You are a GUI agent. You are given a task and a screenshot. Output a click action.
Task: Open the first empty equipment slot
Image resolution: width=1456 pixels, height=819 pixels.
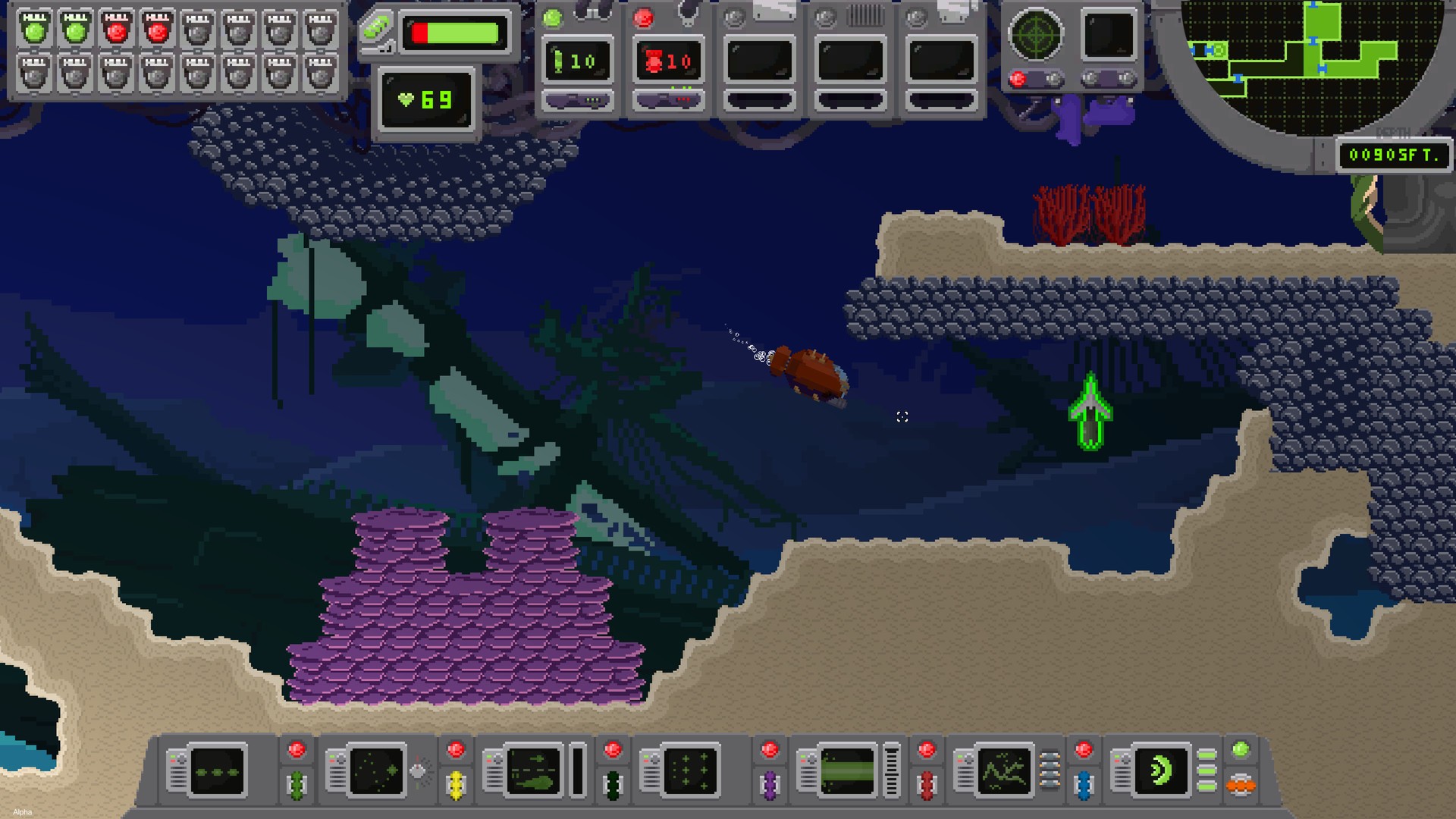coord(758,59)
